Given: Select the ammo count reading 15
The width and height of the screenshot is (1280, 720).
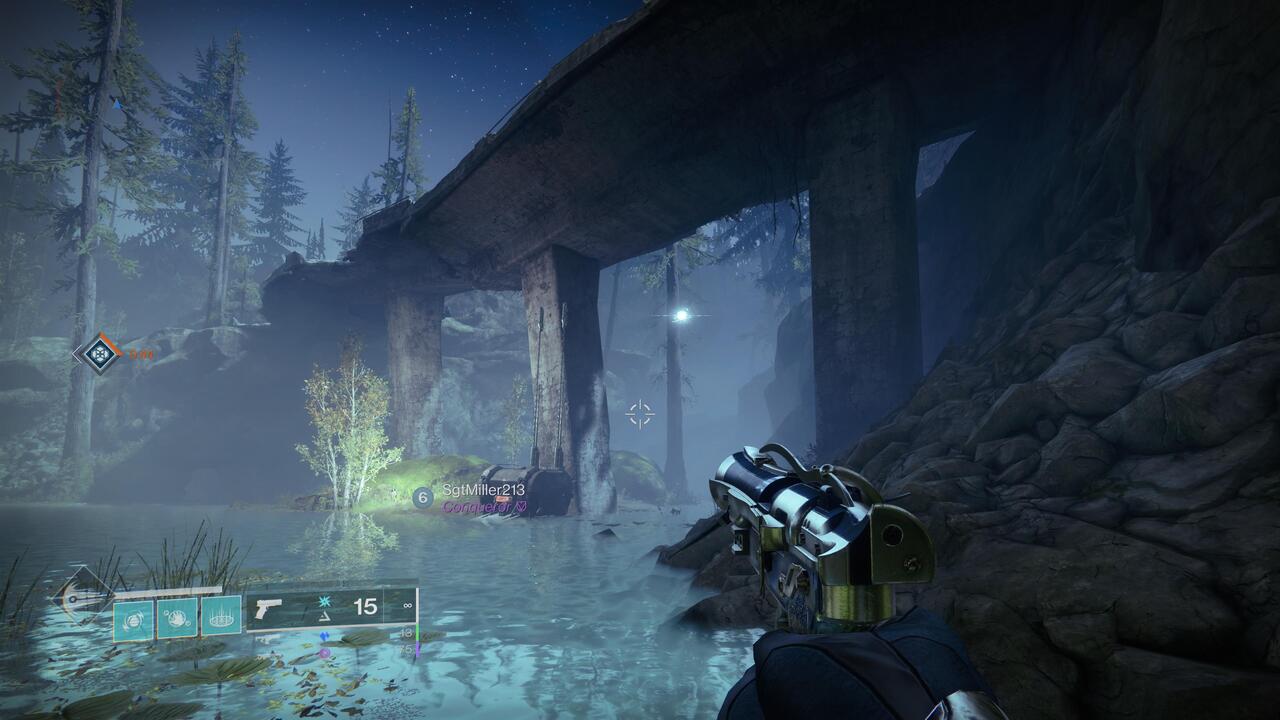Looking at the screenshot, I should (x=365, y=605).
